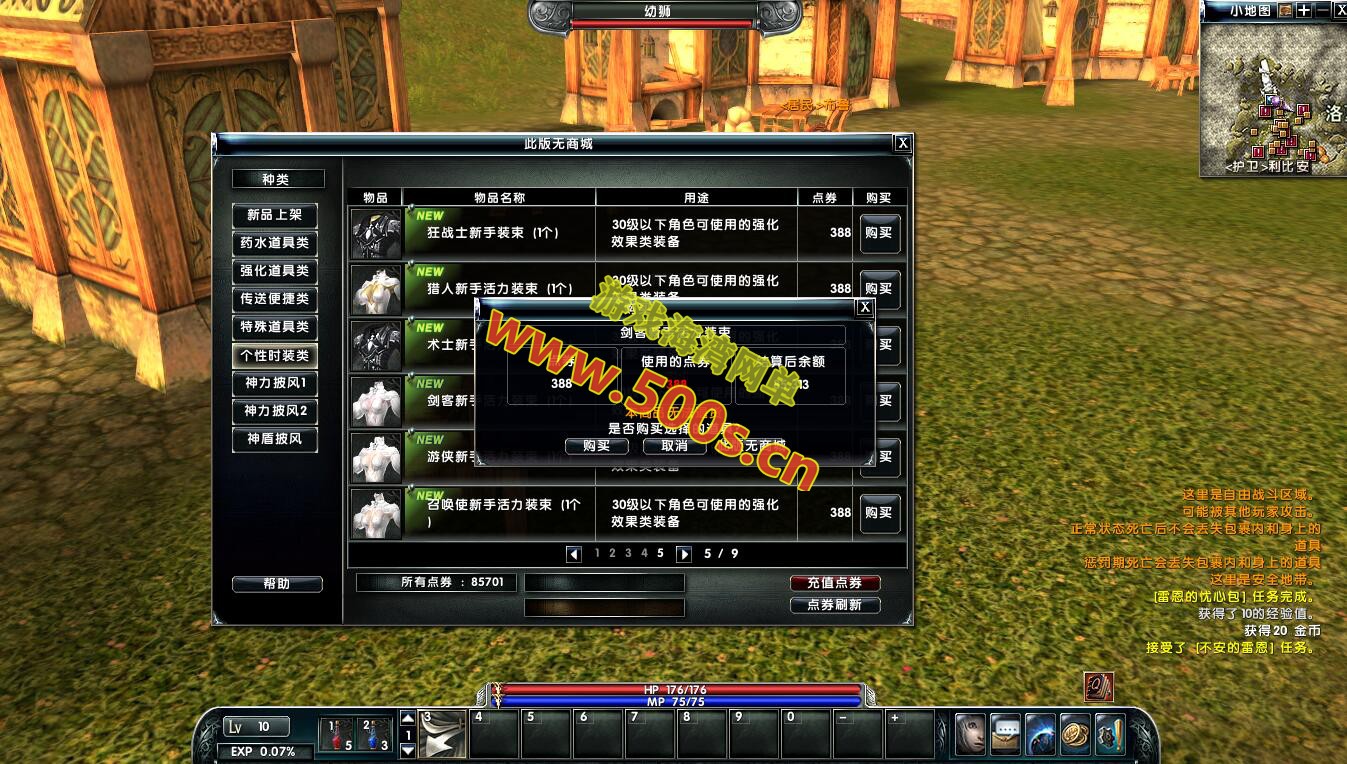Click the 充值点券 recharge button
This screenshot has width=1347, height=764.
click(x=834, y=584)
